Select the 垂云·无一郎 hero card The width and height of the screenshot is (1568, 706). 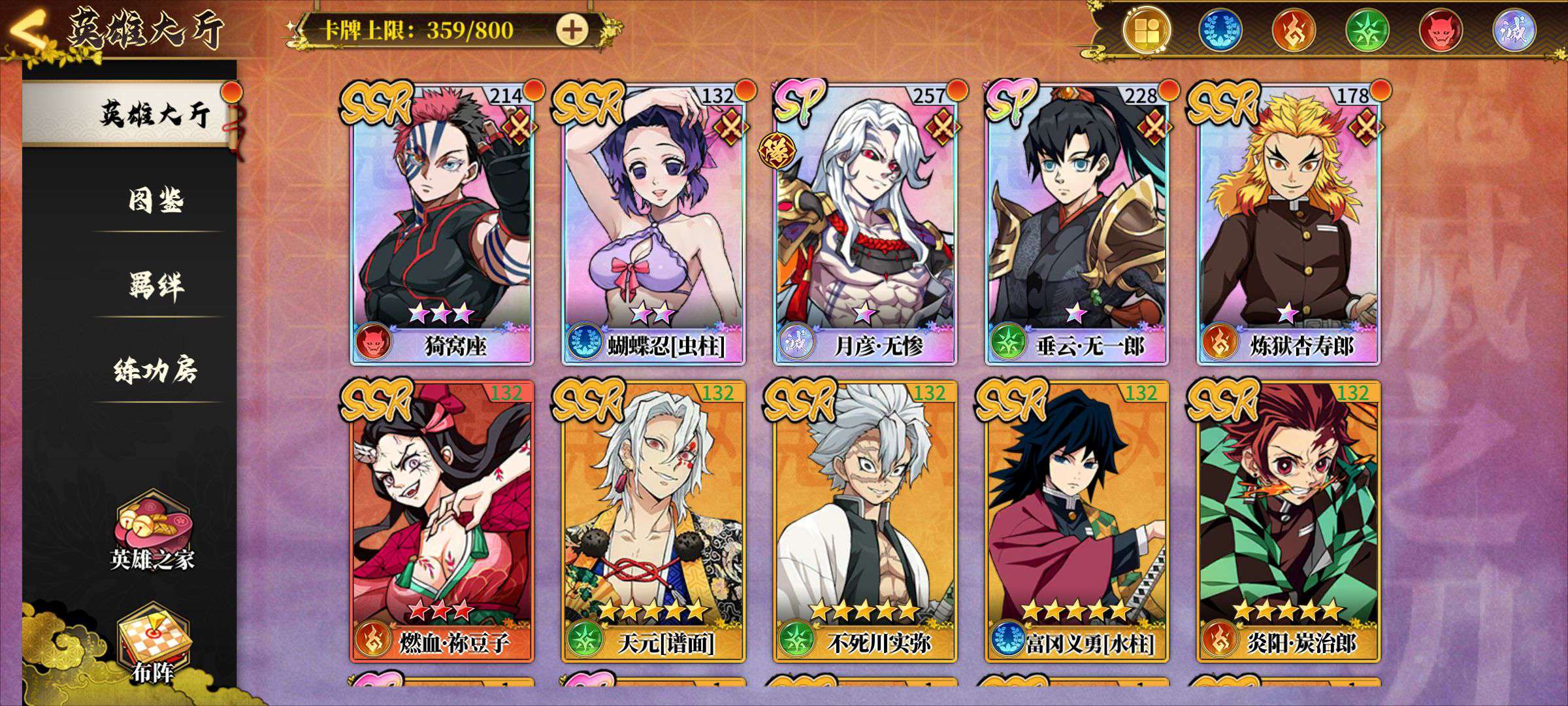pyautogui.click(x=1077, y=222)
